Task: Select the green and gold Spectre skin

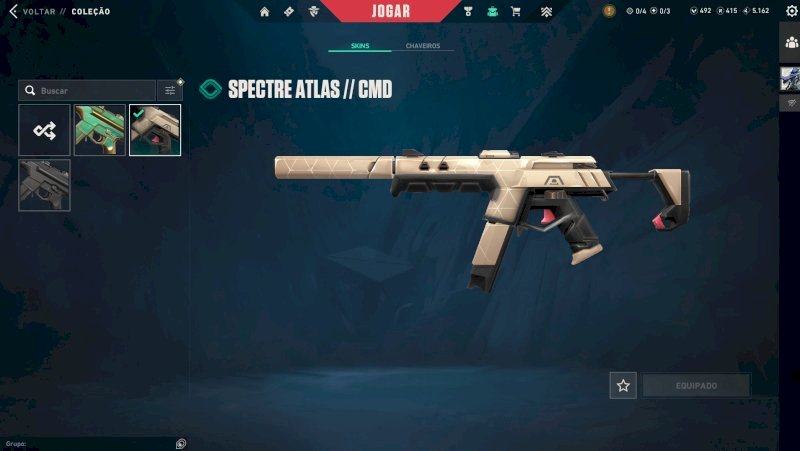Action: coord(100,130)
